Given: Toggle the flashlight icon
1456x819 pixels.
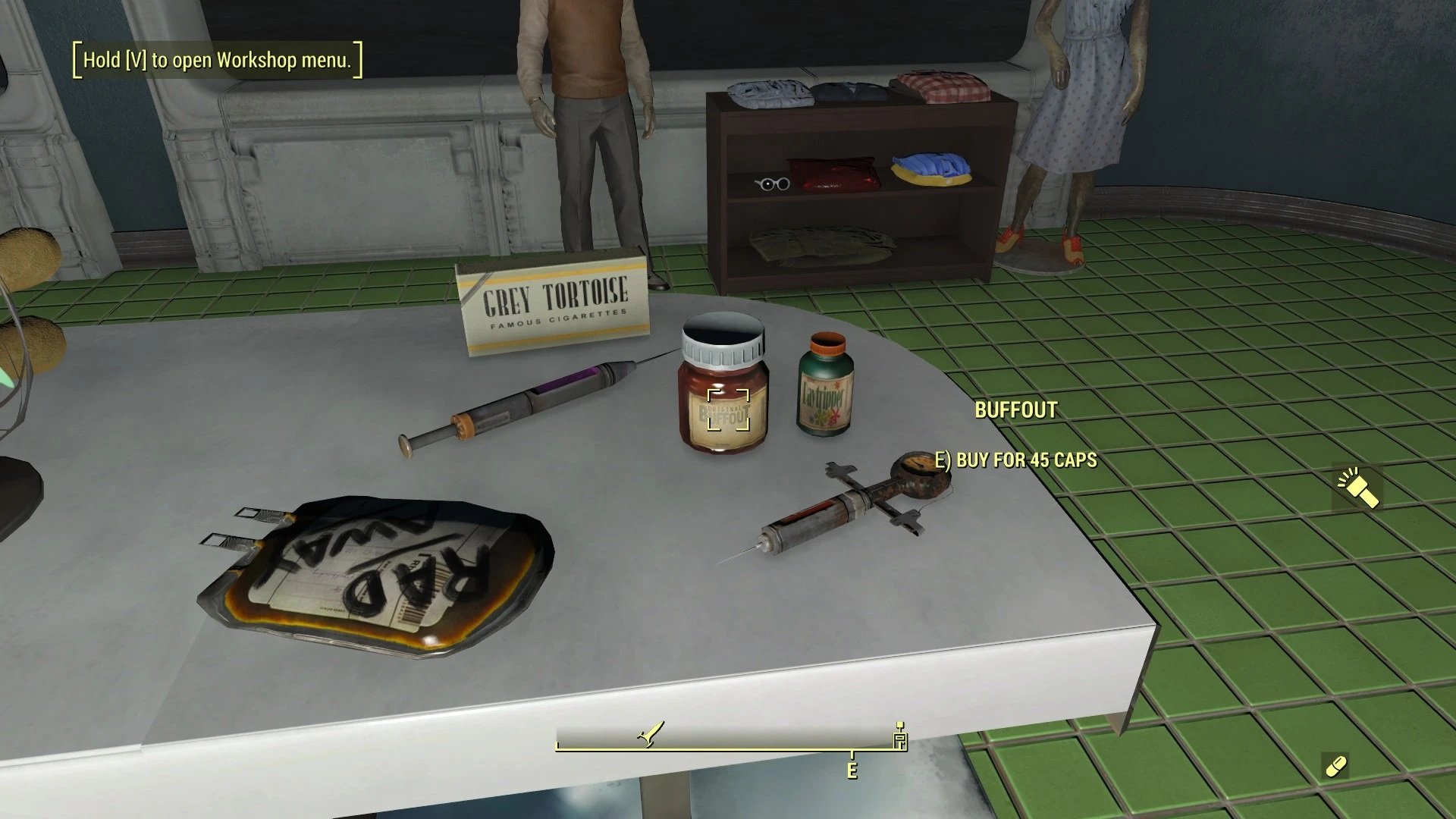Looking at the screenshot, I should (x=1357, y=488).
